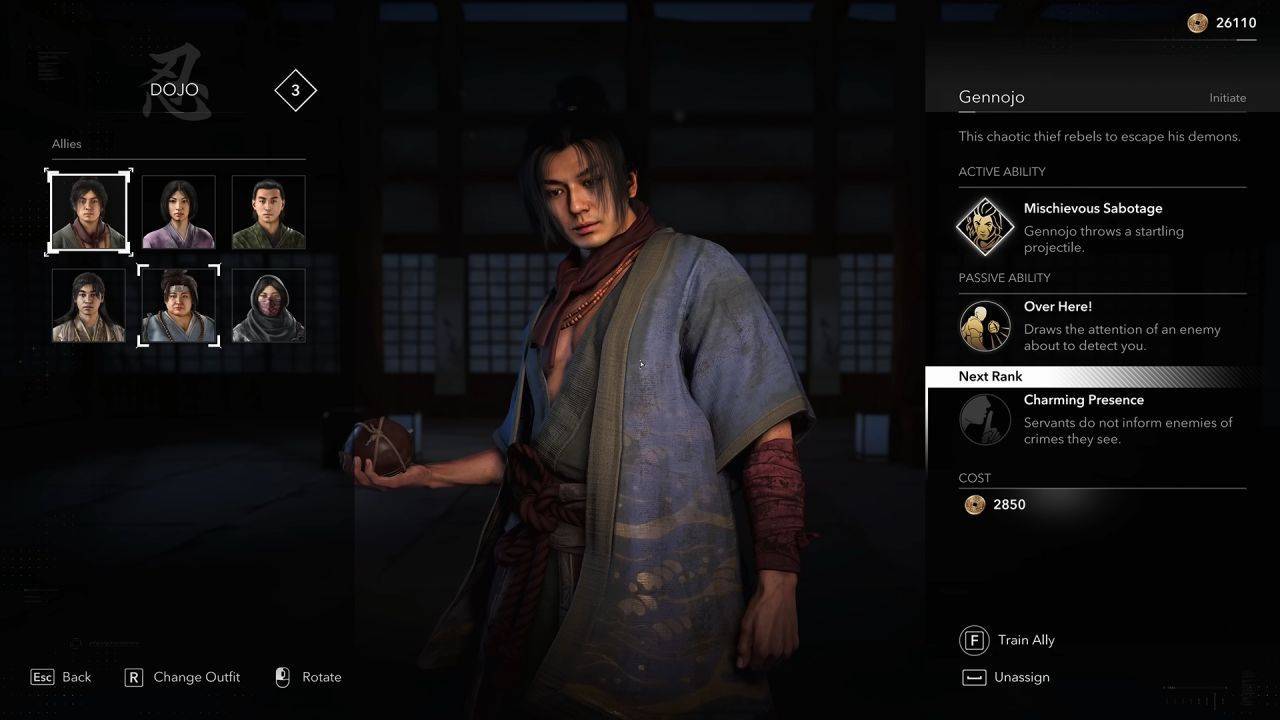The image size is (1280, 720).
Task: Choose the short-haired ally in green robes
Action: point(268,212)
